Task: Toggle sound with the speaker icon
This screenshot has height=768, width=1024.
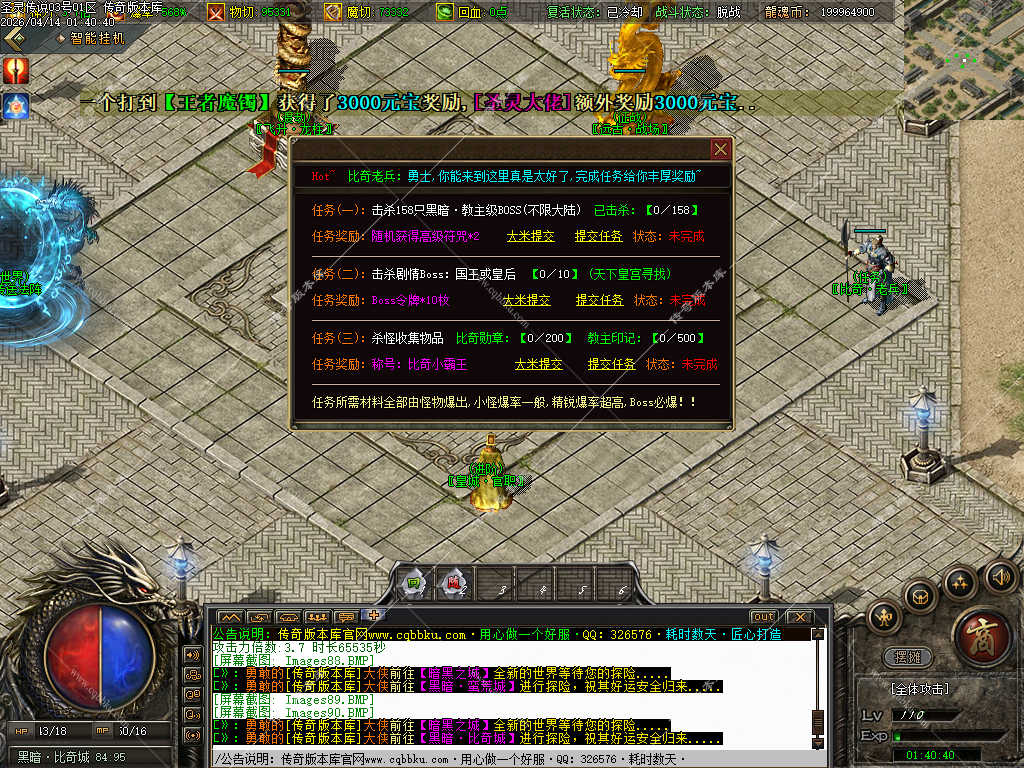Action: point(1000,576)
